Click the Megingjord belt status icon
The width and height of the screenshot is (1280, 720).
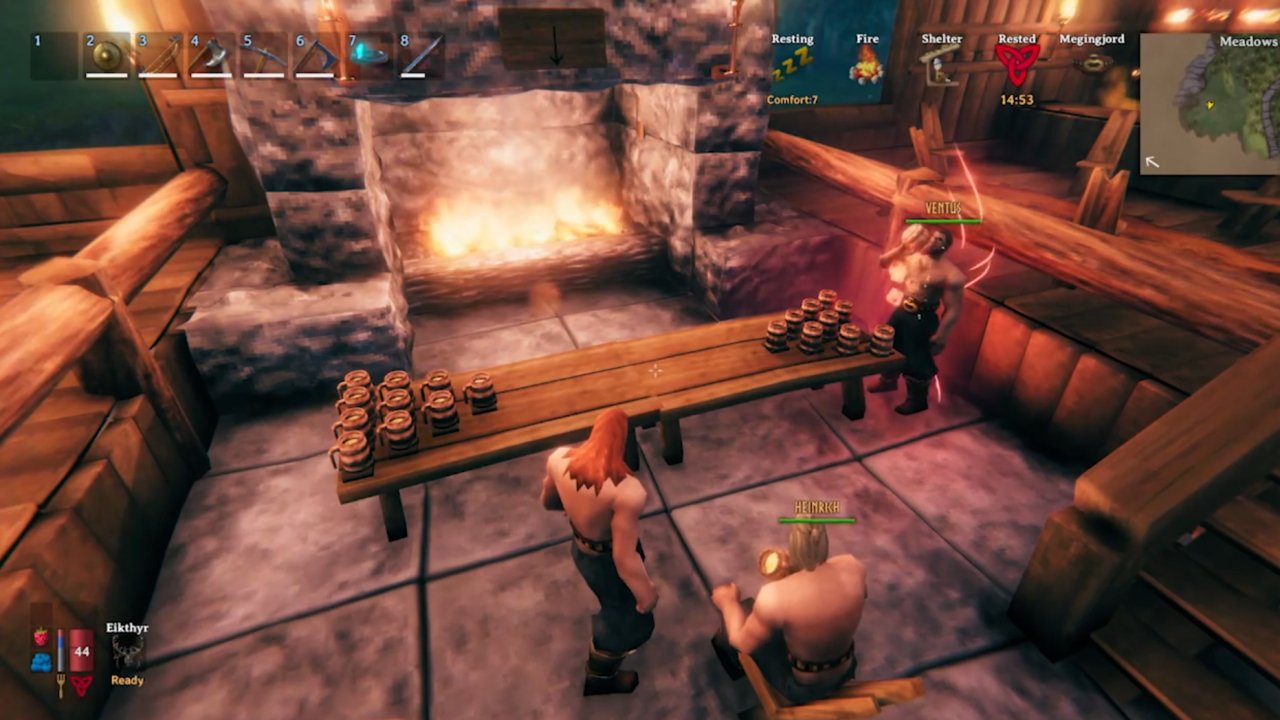coord(1092,62)
